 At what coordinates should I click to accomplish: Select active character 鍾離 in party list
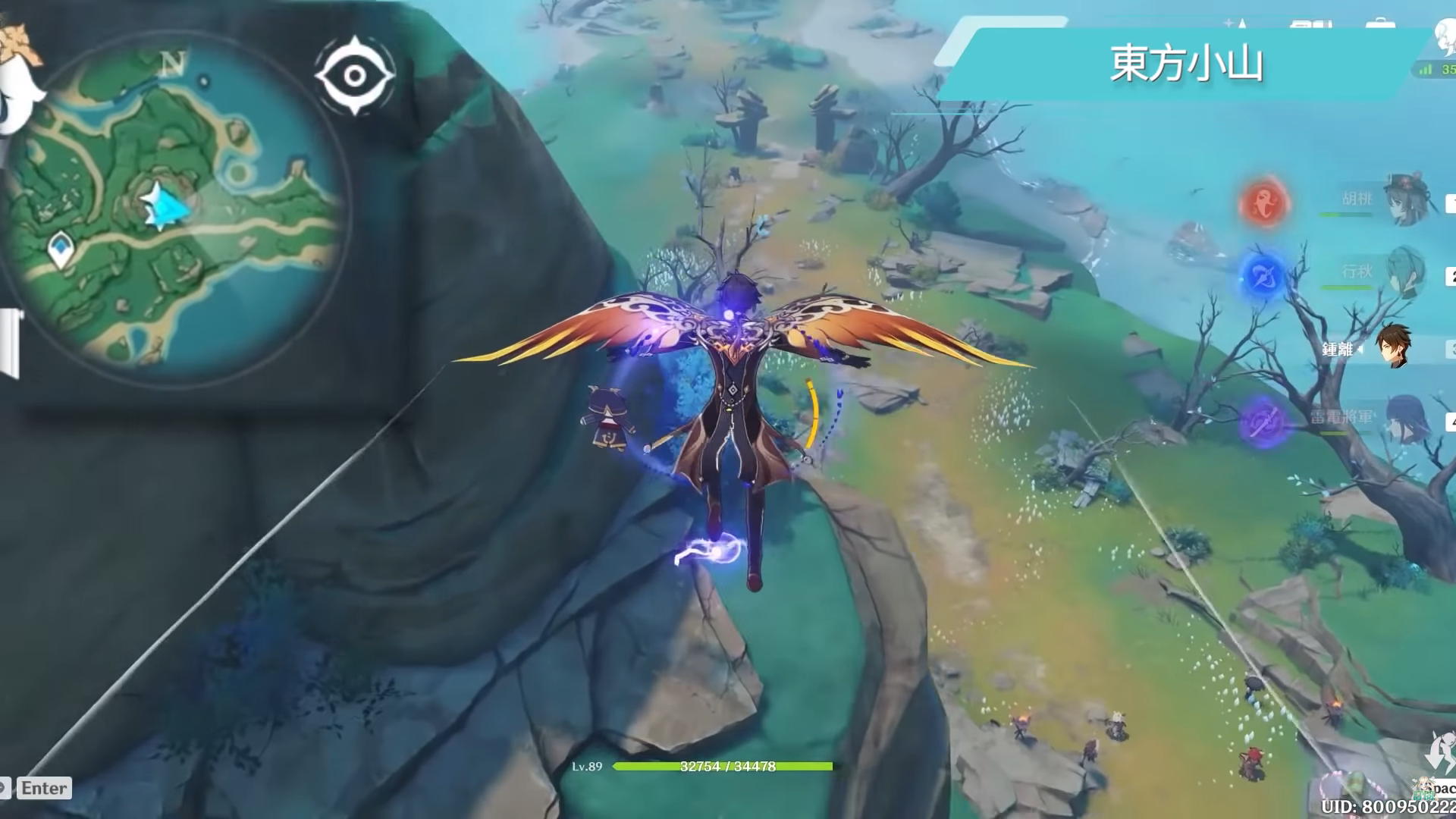coord(1394,348)
